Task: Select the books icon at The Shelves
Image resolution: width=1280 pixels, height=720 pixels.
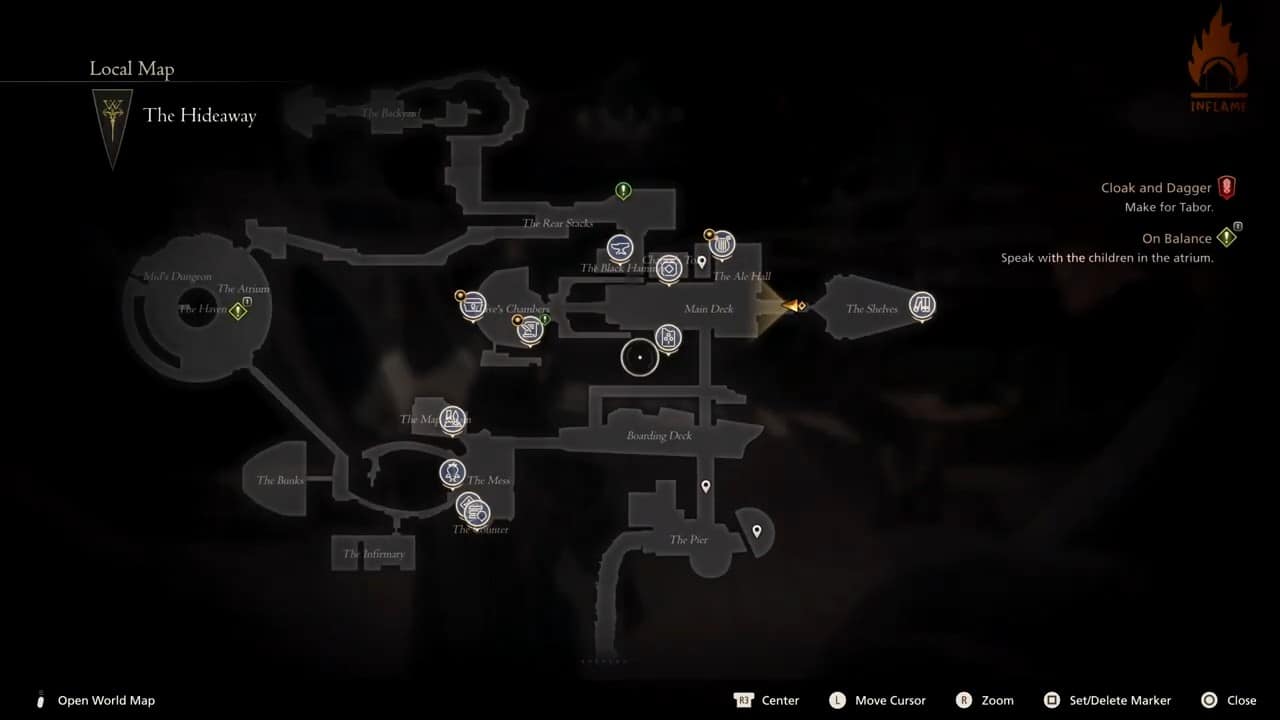Action: tap(922, 307)
